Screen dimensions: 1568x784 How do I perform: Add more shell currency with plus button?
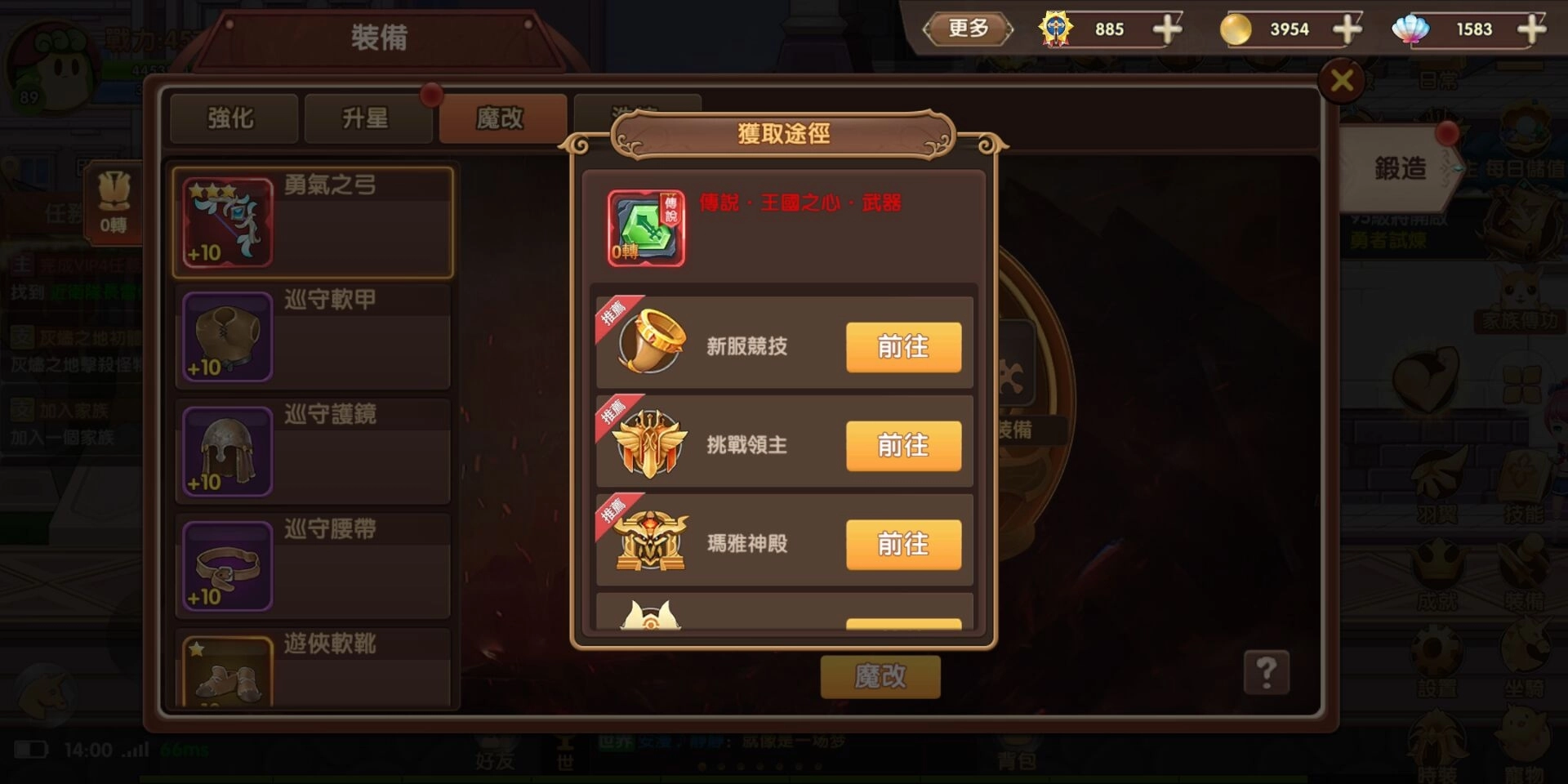[1531, 29]
